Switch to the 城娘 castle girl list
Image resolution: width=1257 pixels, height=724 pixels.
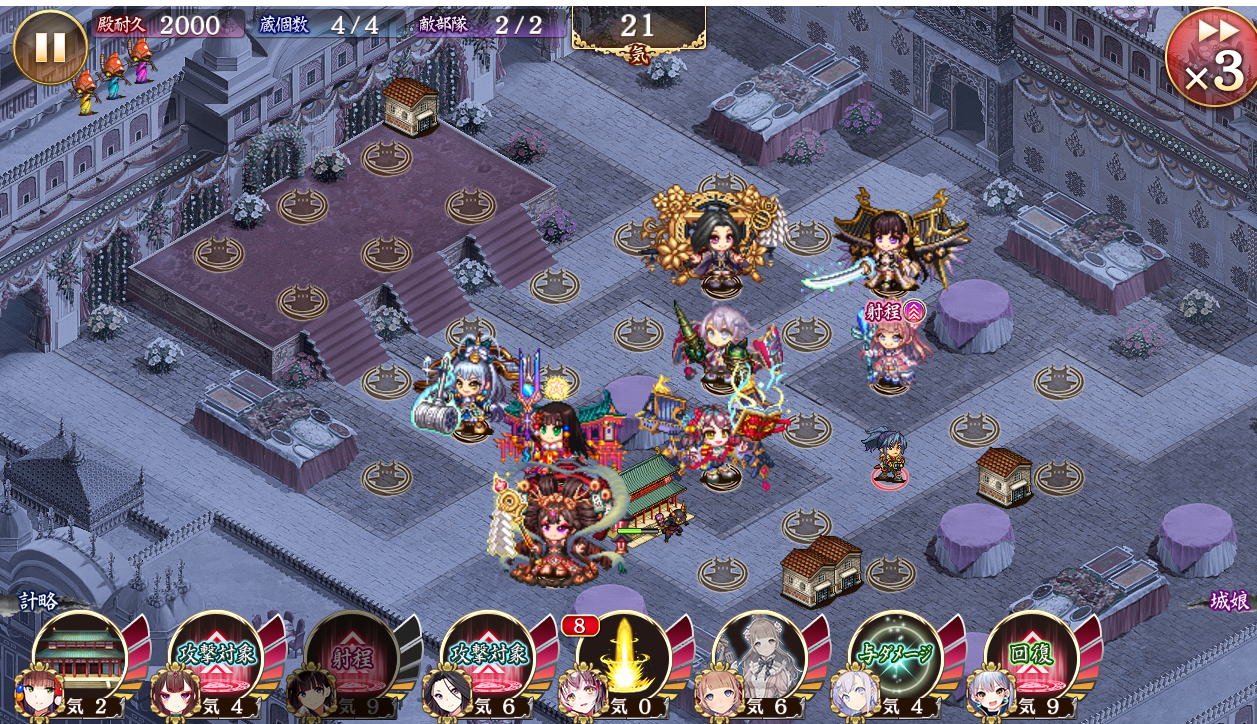(x=1228, y=601)
